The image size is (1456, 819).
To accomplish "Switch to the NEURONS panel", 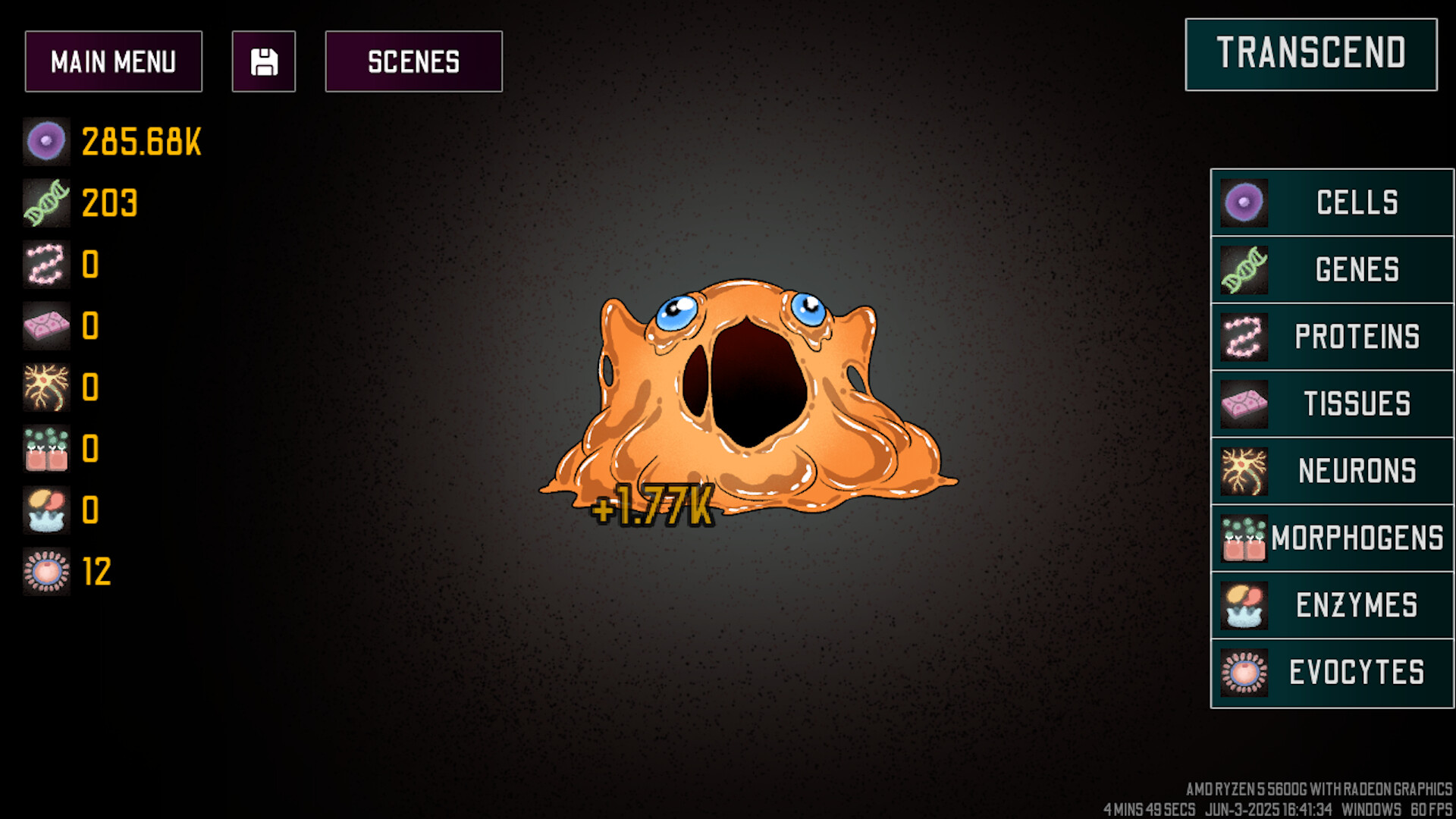I will point(1332,470).
